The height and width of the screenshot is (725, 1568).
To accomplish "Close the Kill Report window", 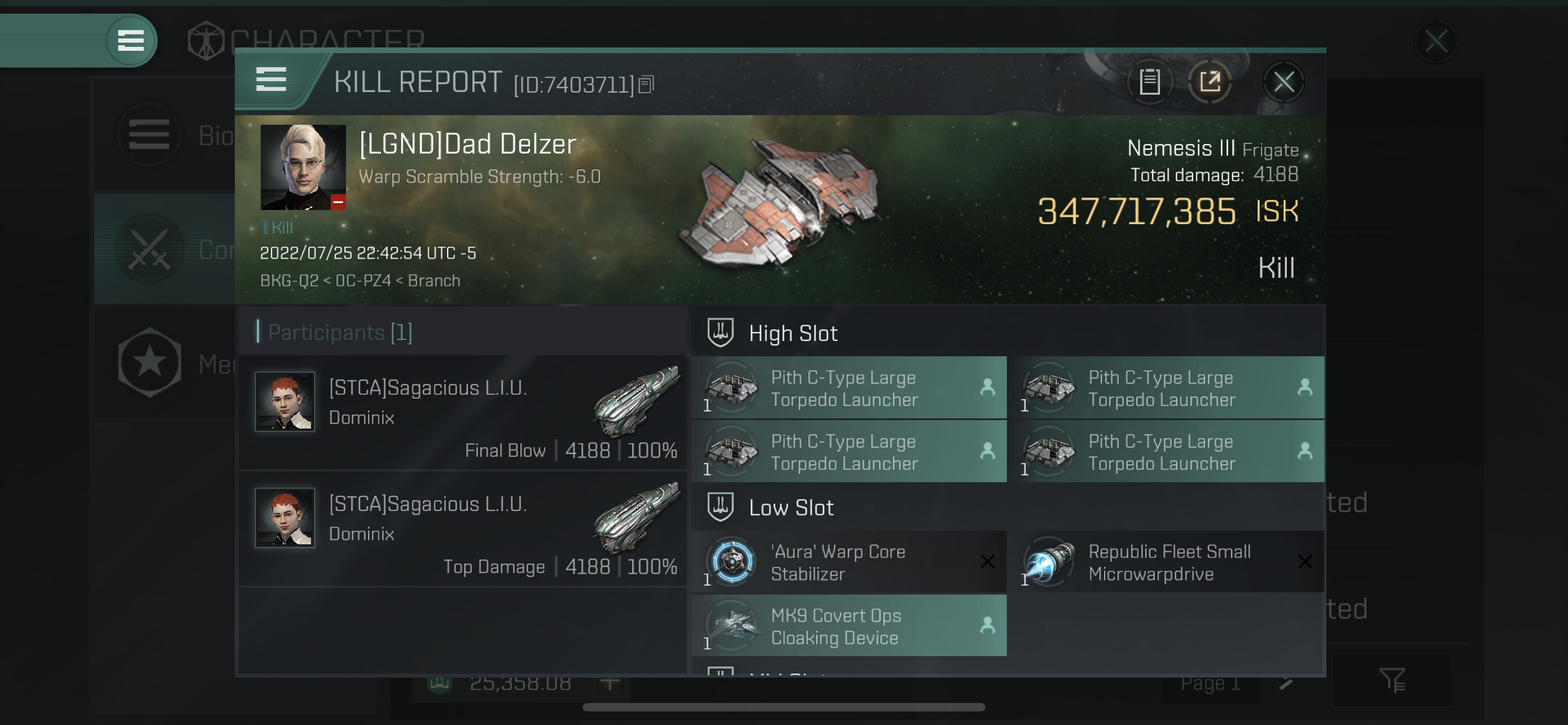I will [x=1283, y=81].
